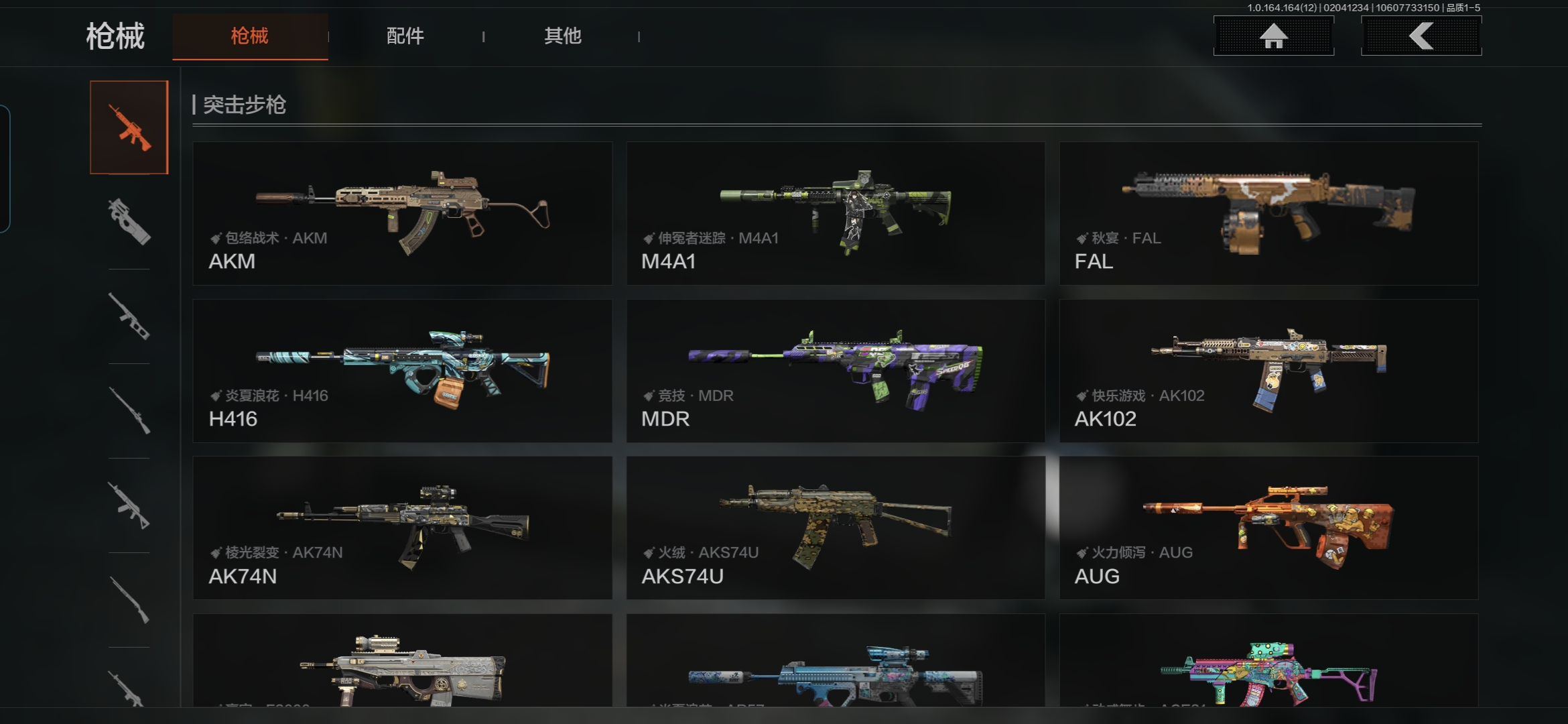Screen dimensions: 1568x724
Task: Select the AKS74U weapon card
Action: click(x=836, y=528)
